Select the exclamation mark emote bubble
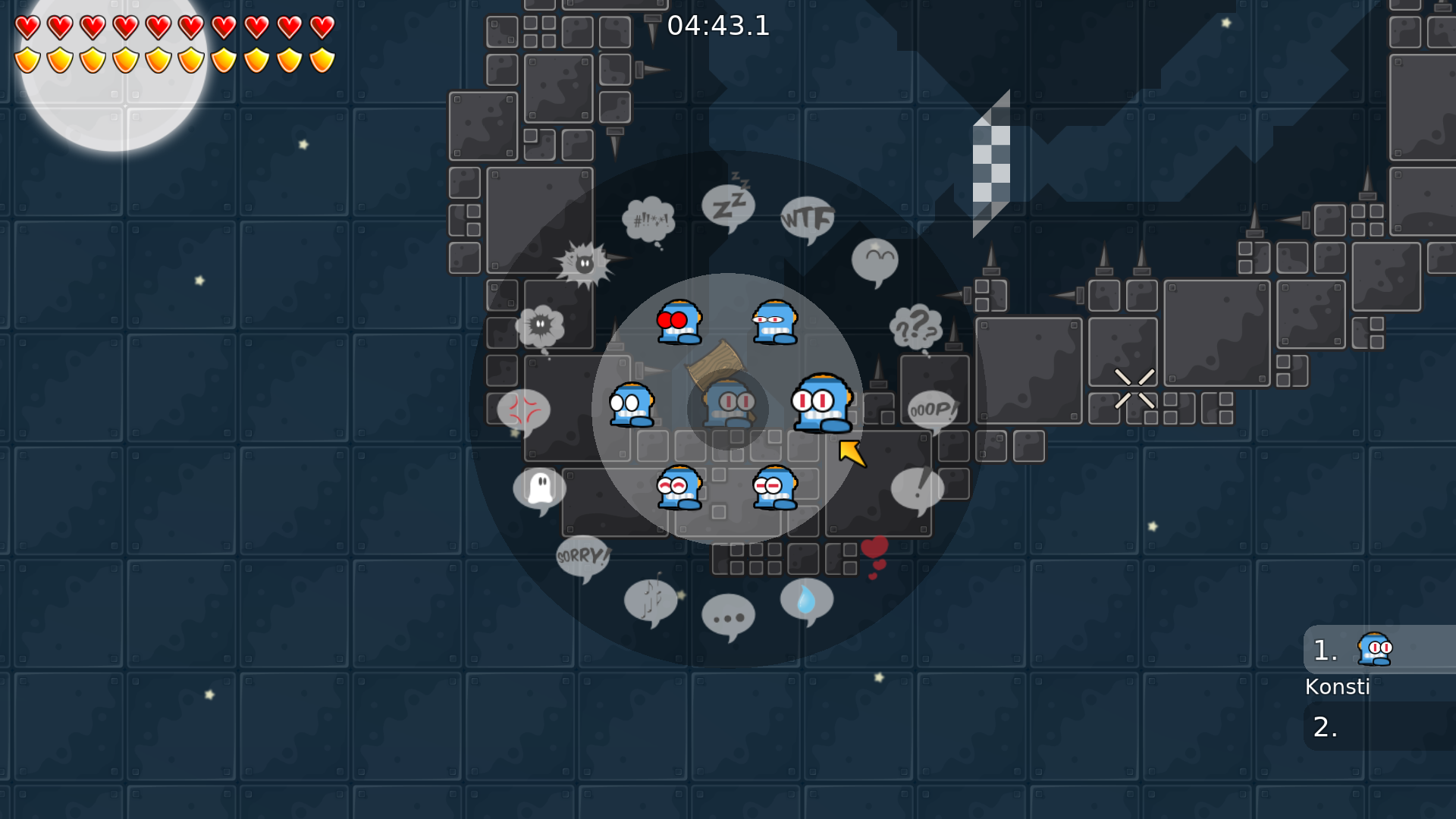Screen dimensions: 1456x819 (918, 488)
